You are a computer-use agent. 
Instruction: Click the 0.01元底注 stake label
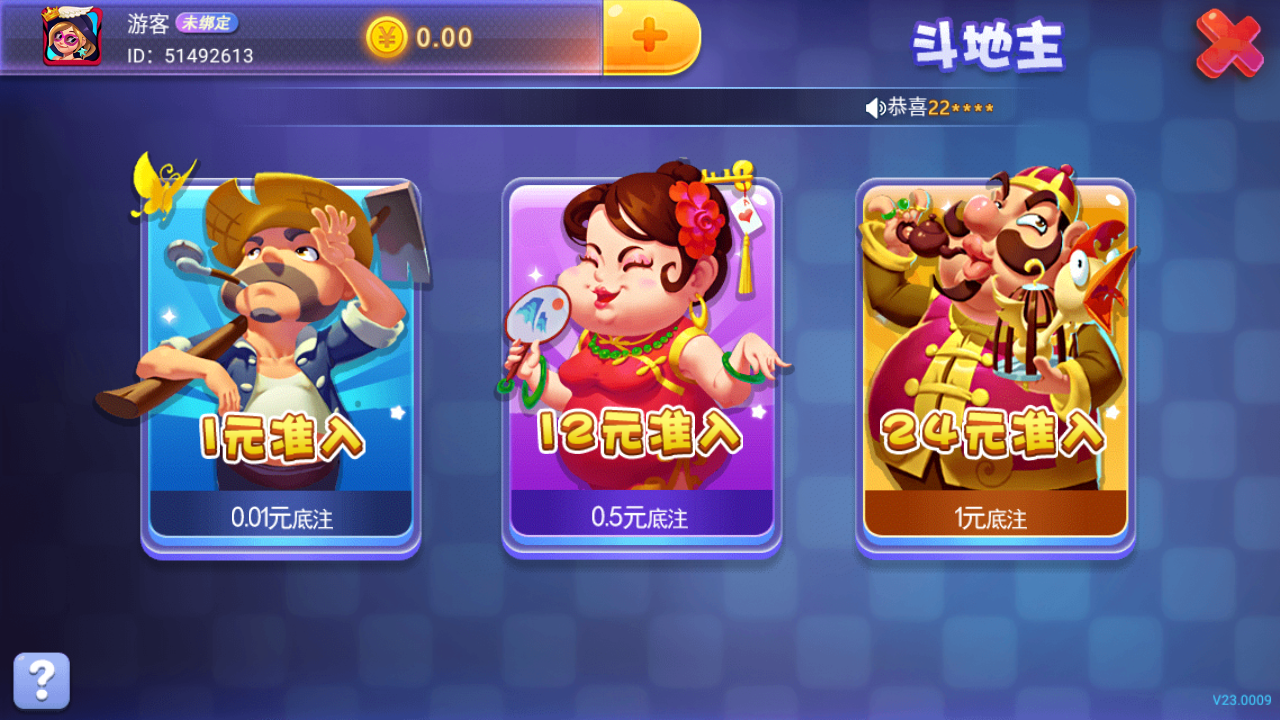tap(282, 518)
